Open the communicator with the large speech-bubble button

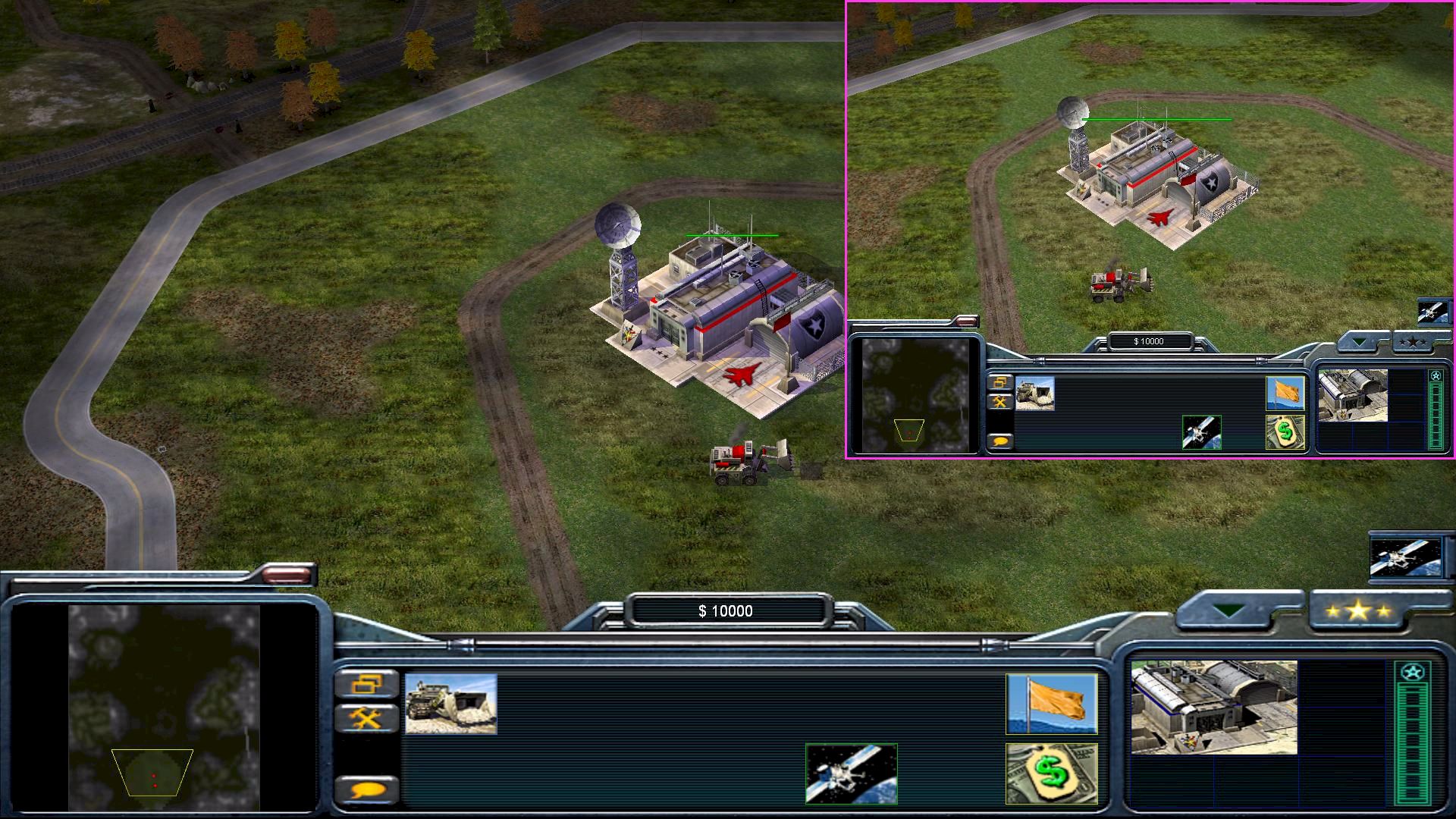click(367, 790)
